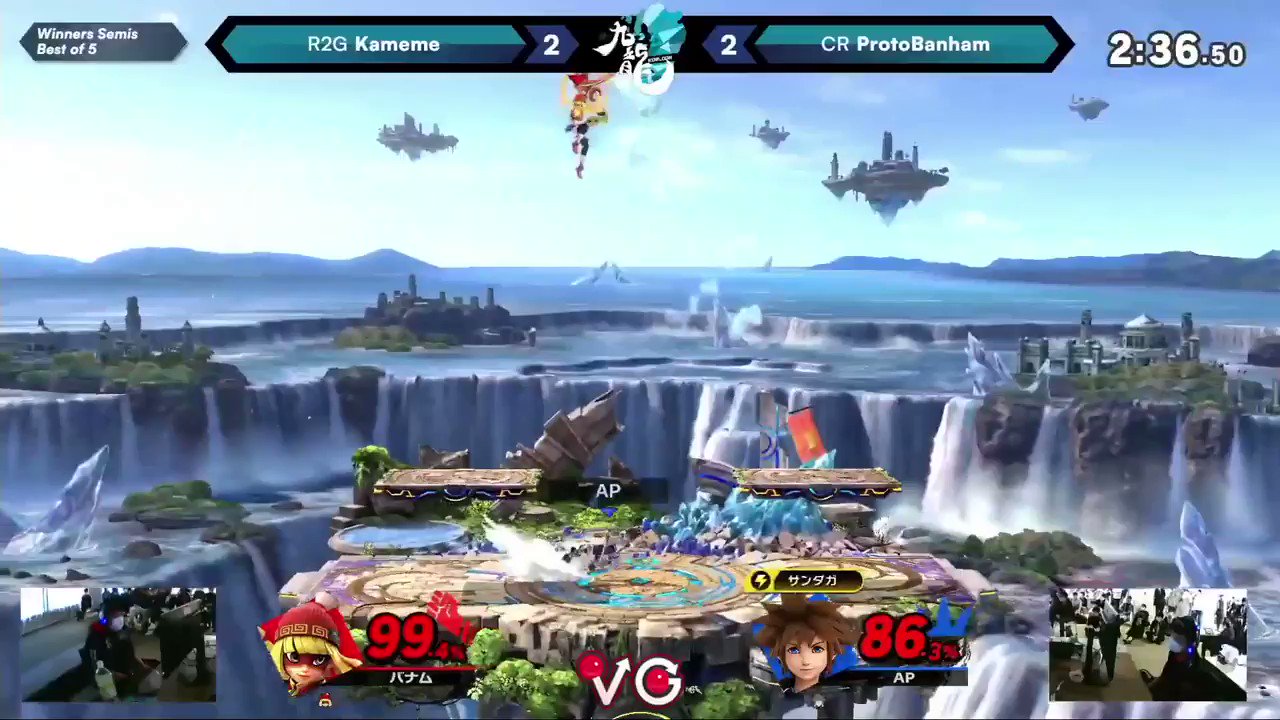Select the lightning bolt icon on the サンダガ badge
The image size is (1280, 720).
760,581
